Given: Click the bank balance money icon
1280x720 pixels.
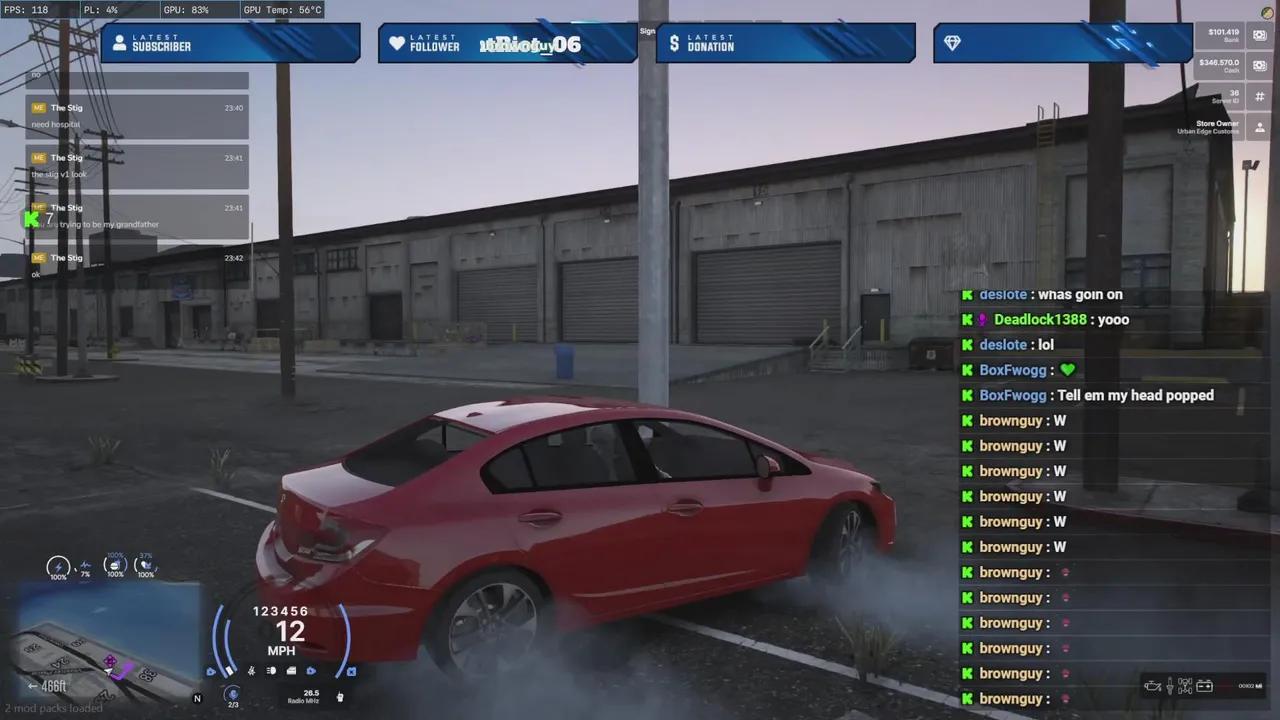Looking at the screenshot, I should click(1258, 36).
